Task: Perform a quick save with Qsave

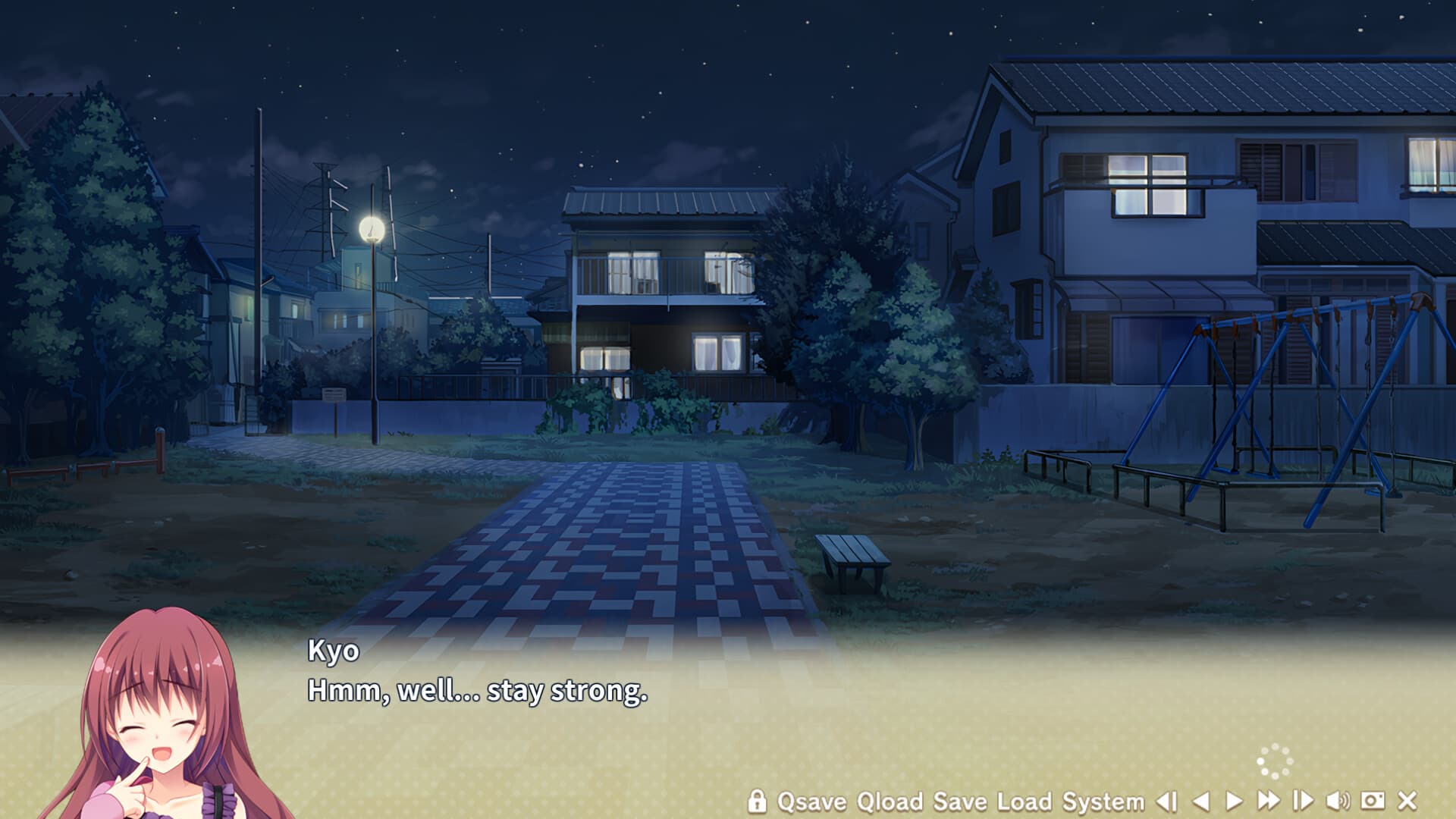Action: [x=811, y=799]
